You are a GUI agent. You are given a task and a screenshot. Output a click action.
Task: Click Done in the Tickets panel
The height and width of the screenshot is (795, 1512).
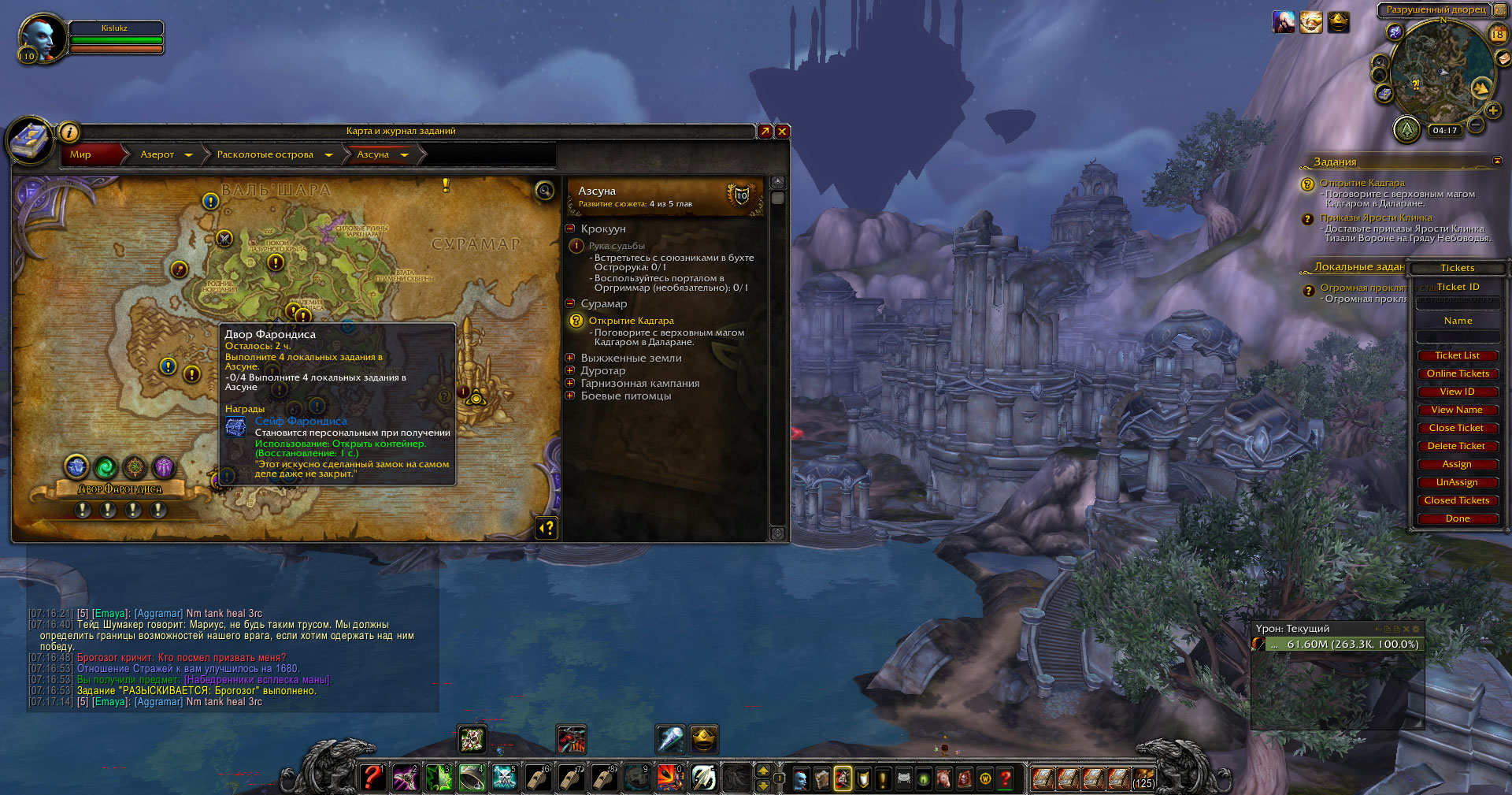click(x=1457, y=518)
